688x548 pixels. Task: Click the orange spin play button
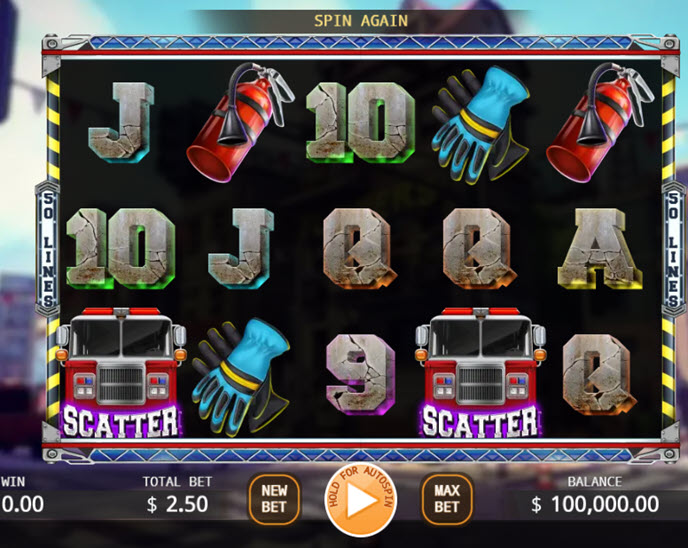(361, 500)
